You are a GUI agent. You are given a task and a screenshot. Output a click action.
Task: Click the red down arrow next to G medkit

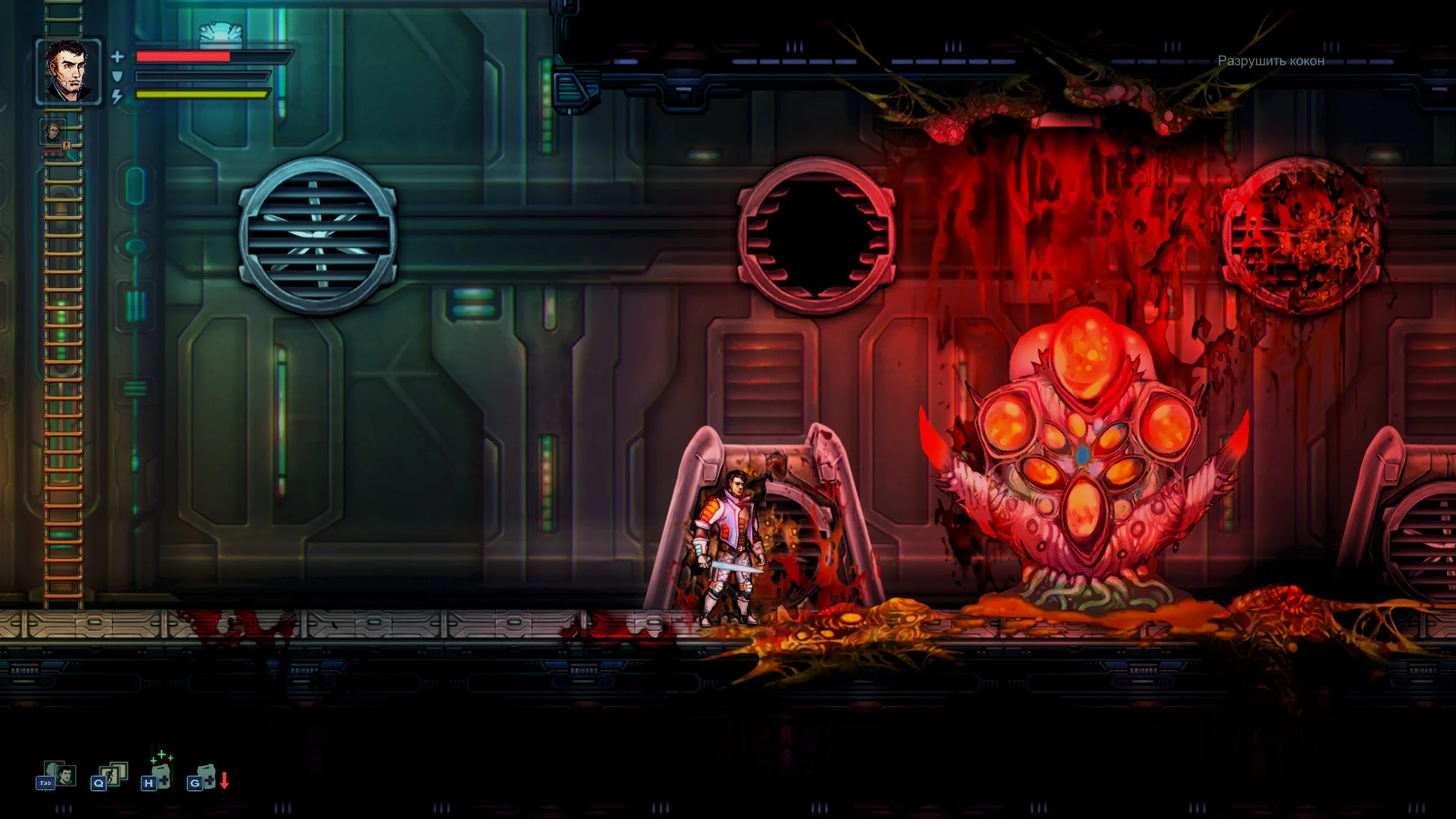pos(224,780)
